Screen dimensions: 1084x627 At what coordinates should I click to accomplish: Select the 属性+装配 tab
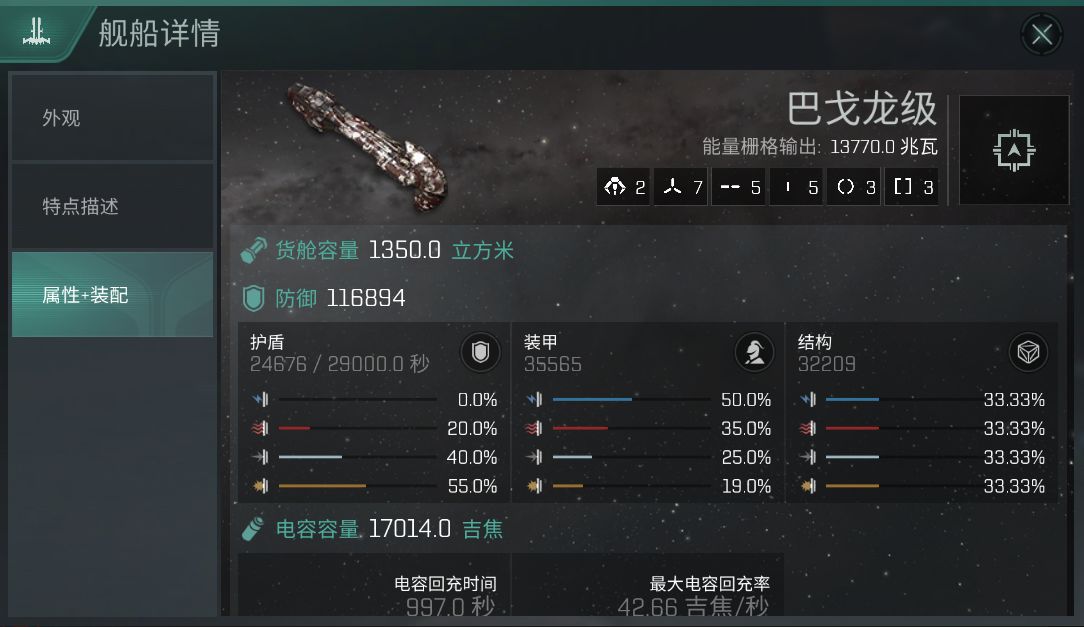click(113, 295)
